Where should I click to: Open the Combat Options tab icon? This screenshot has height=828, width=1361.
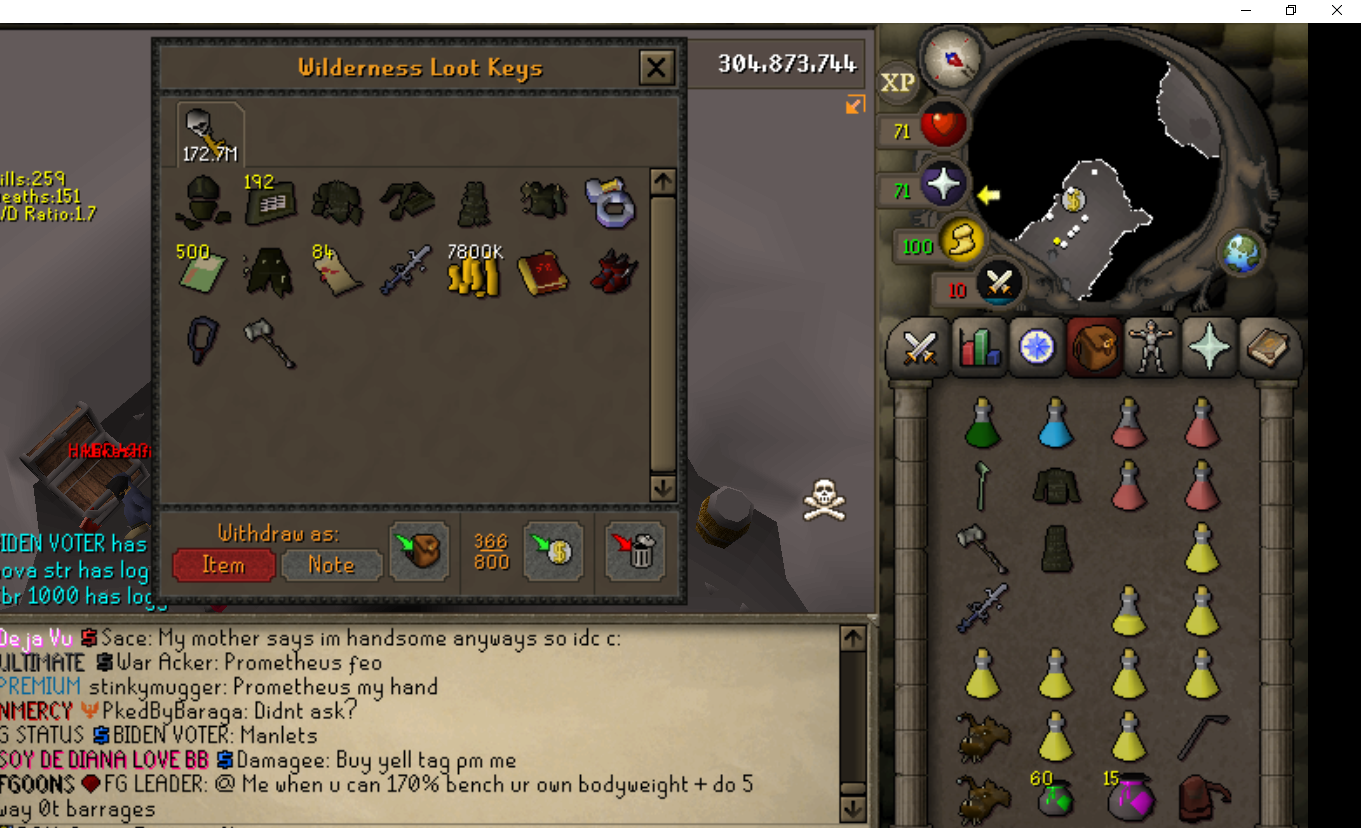pos(918,347)
